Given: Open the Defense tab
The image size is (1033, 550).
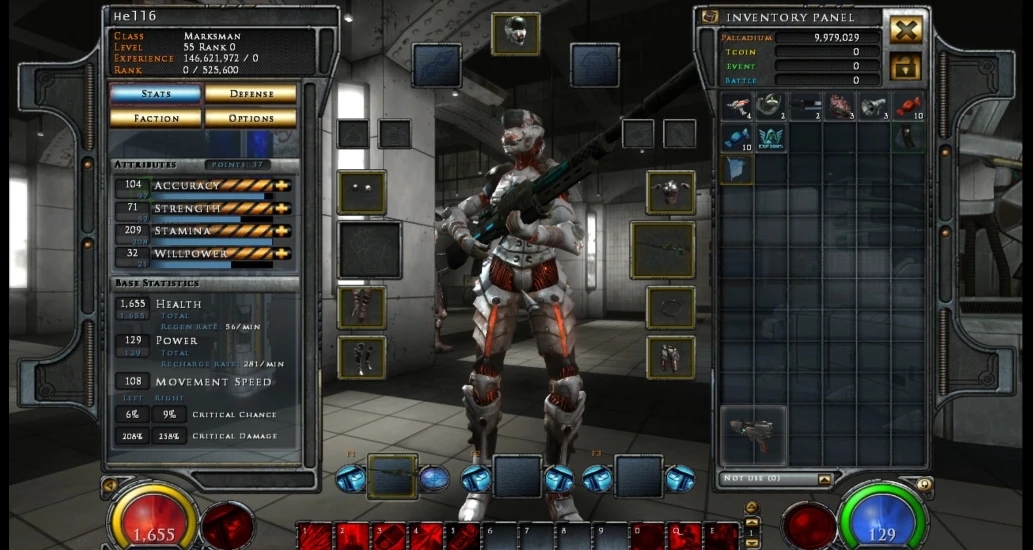Looking at the screenshot, I should pos(251,94).
